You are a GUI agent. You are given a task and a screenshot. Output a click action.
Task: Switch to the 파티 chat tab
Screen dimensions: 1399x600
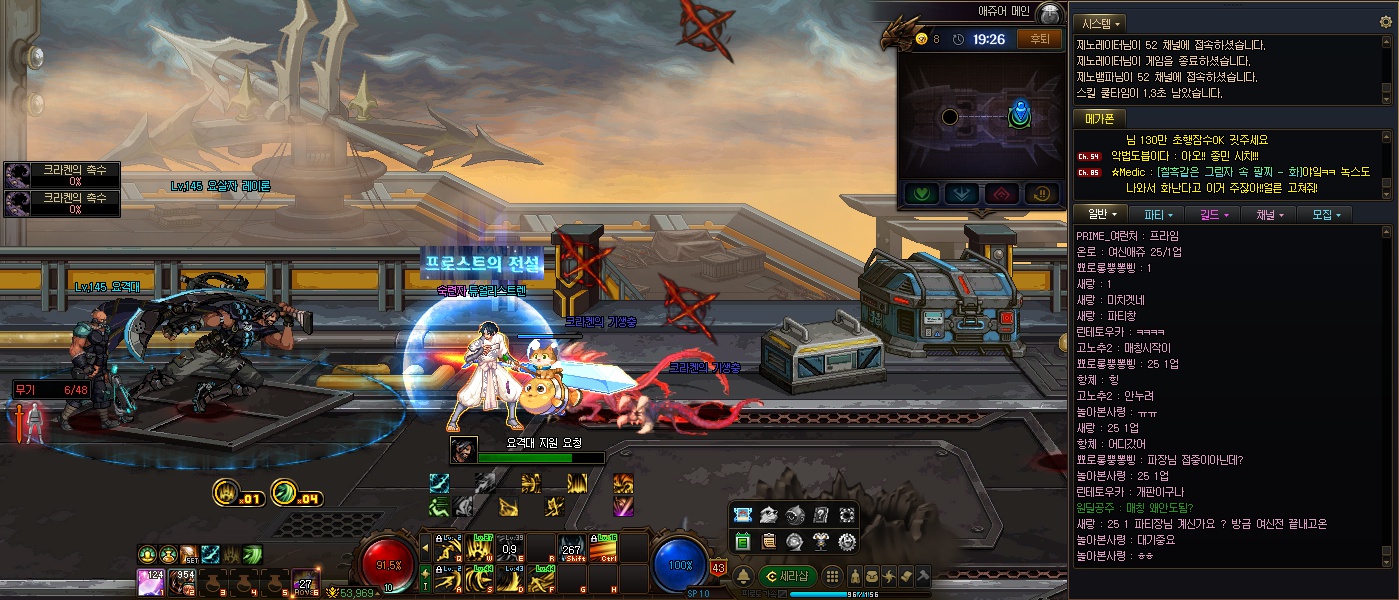tap(1156, 214)
